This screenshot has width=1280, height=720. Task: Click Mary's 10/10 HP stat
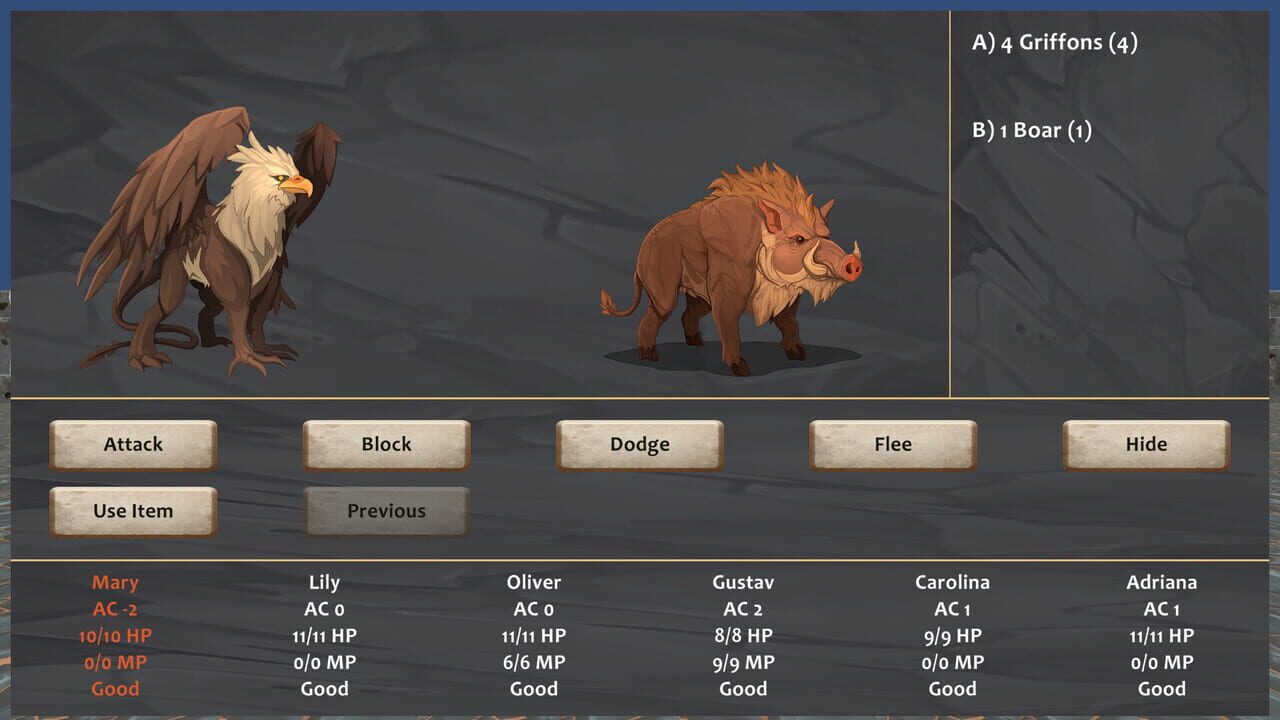[x=116, y=635]
